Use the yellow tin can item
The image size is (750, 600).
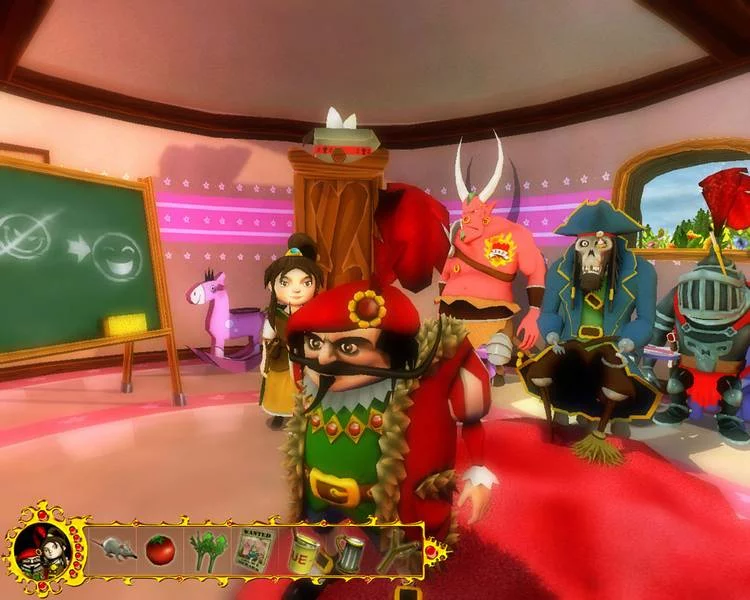[x=301, y=550]
